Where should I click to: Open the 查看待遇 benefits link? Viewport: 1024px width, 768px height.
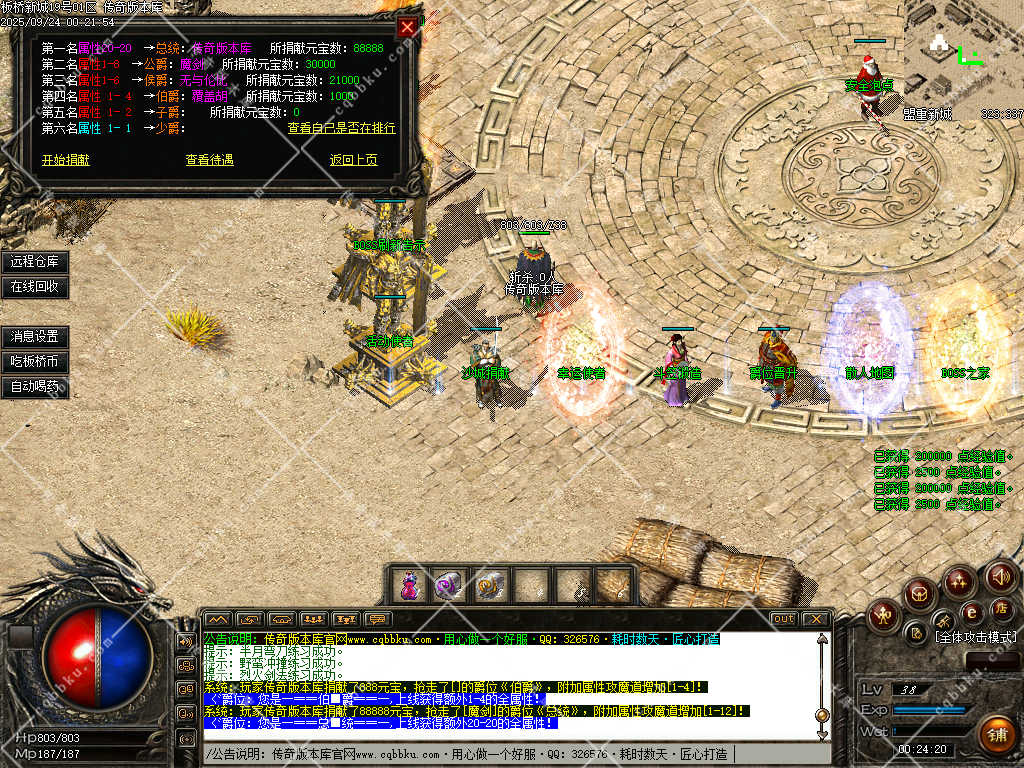pyautogui.click(x=209, y=160)
